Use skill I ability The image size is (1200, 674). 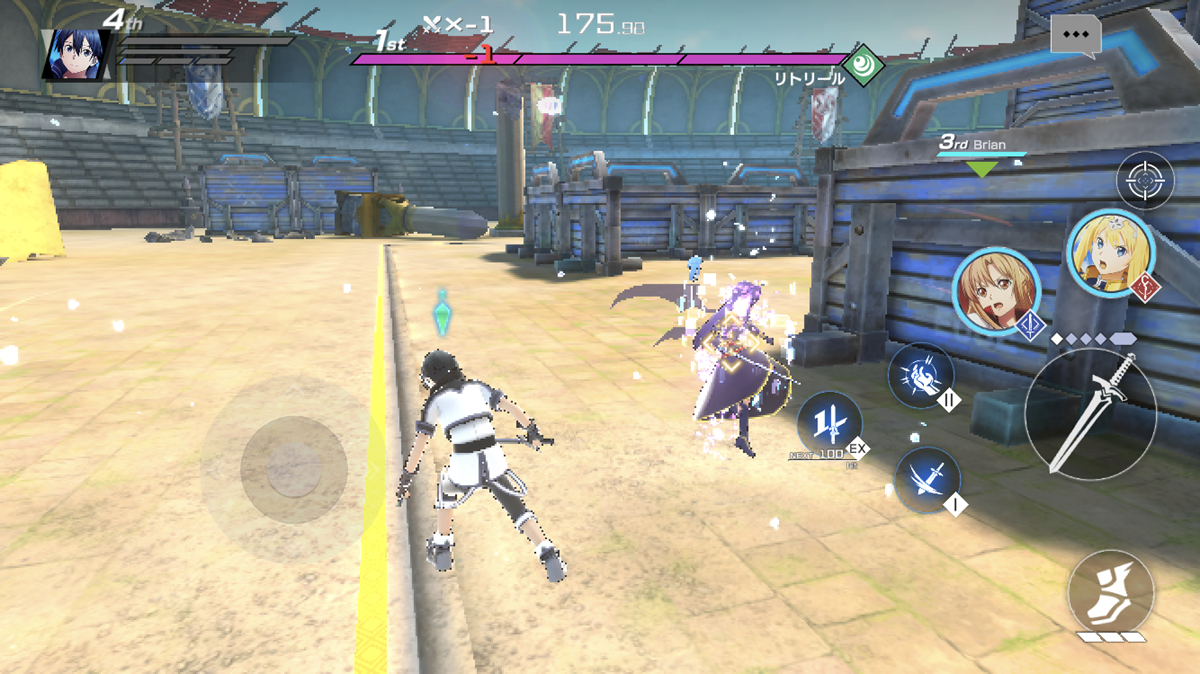(x=927, y=479)
